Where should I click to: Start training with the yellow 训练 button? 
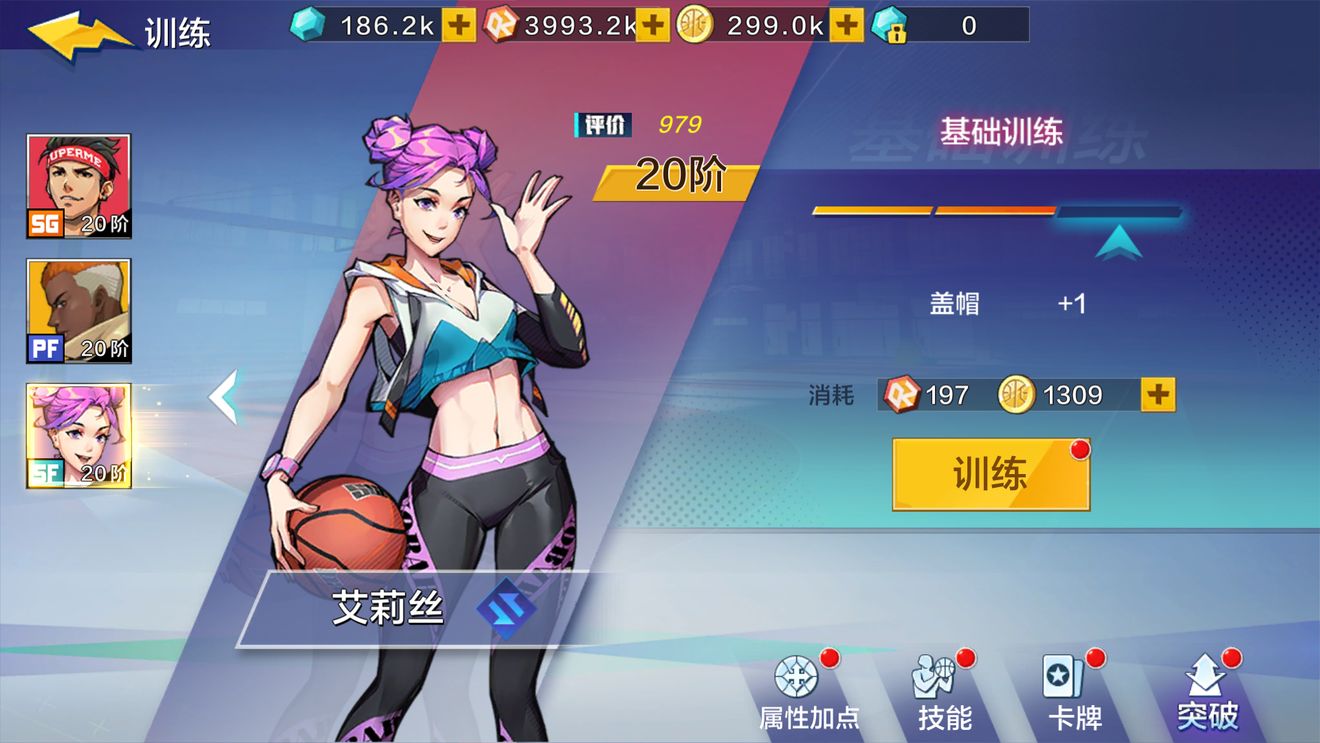click(x=990, y=475)
